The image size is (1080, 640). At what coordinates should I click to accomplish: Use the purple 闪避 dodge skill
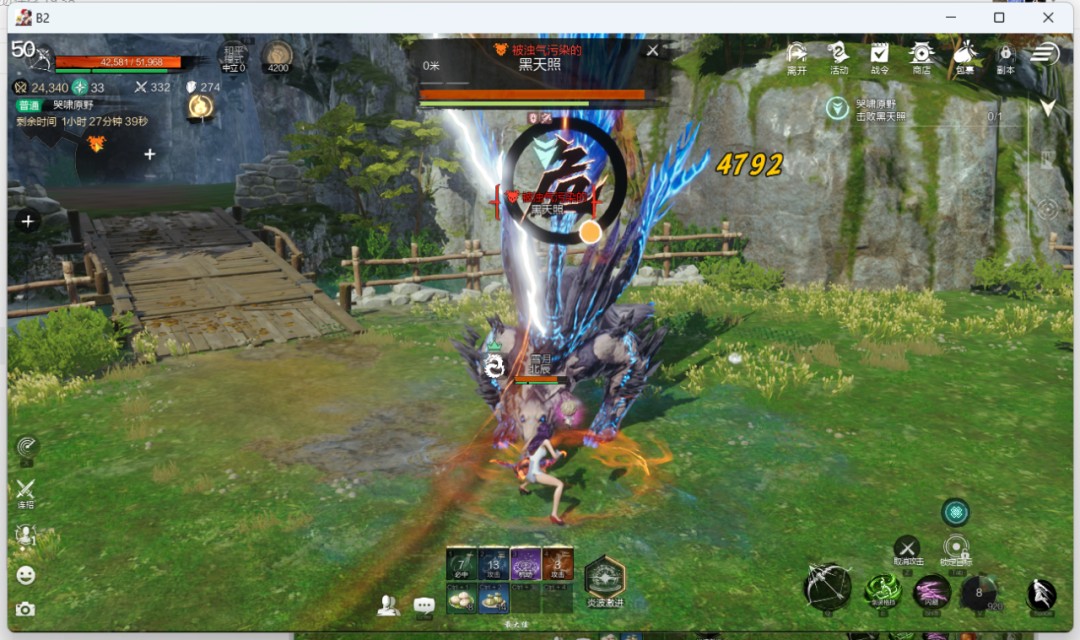[932, 591]
